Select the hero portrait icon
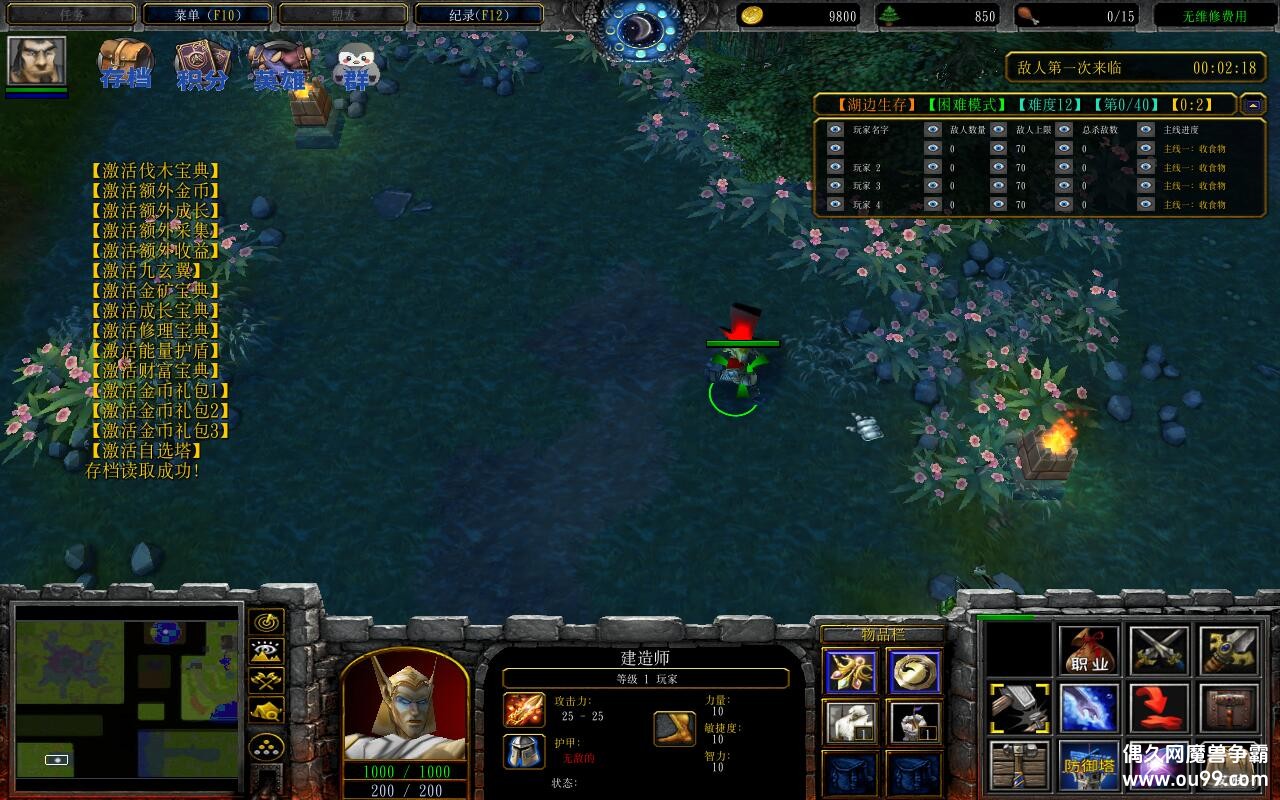1280x800 pixels. click(37, 61)
